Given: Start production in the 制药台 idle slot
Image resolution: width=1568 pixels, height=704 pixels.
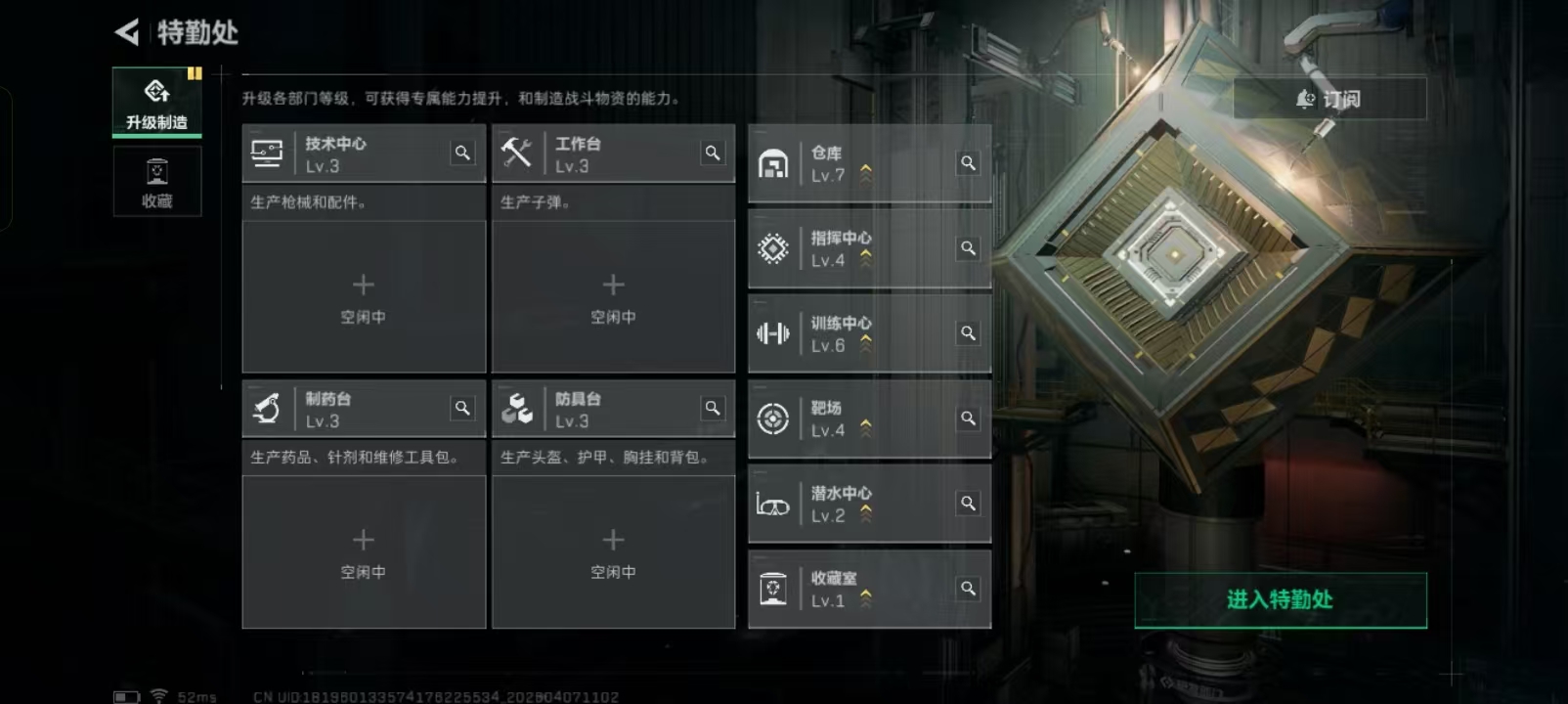Looking at the screenshot, I should click(x=364, y=551).
